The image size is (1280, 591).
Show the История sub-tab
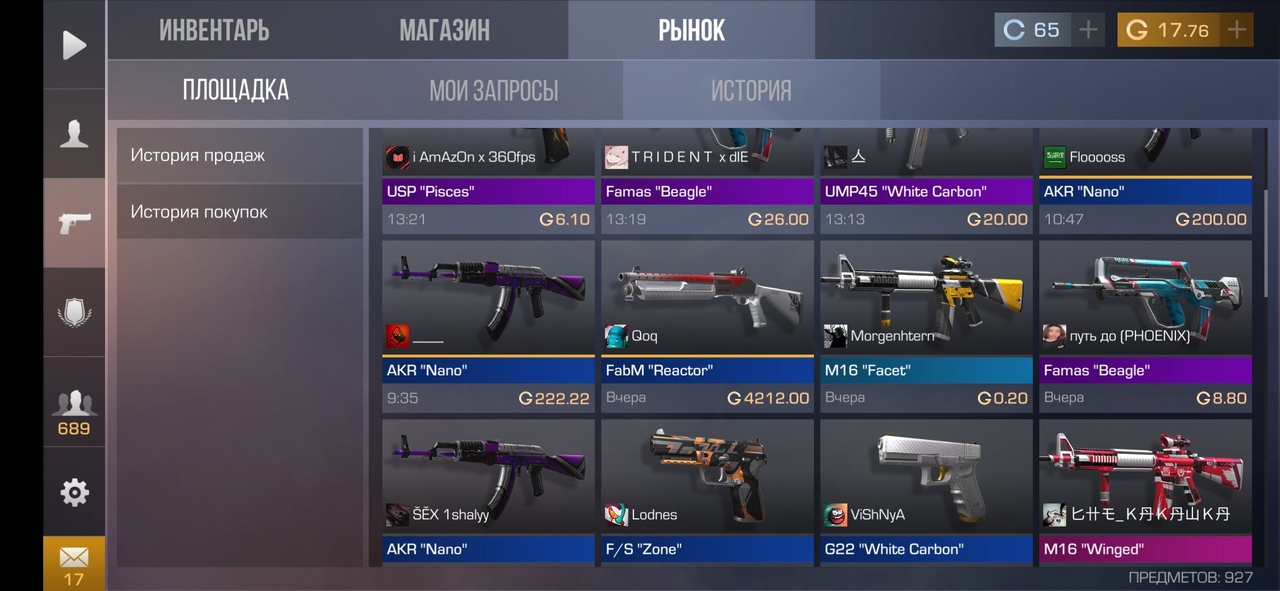pyautogui.click(x=751, y=91)
